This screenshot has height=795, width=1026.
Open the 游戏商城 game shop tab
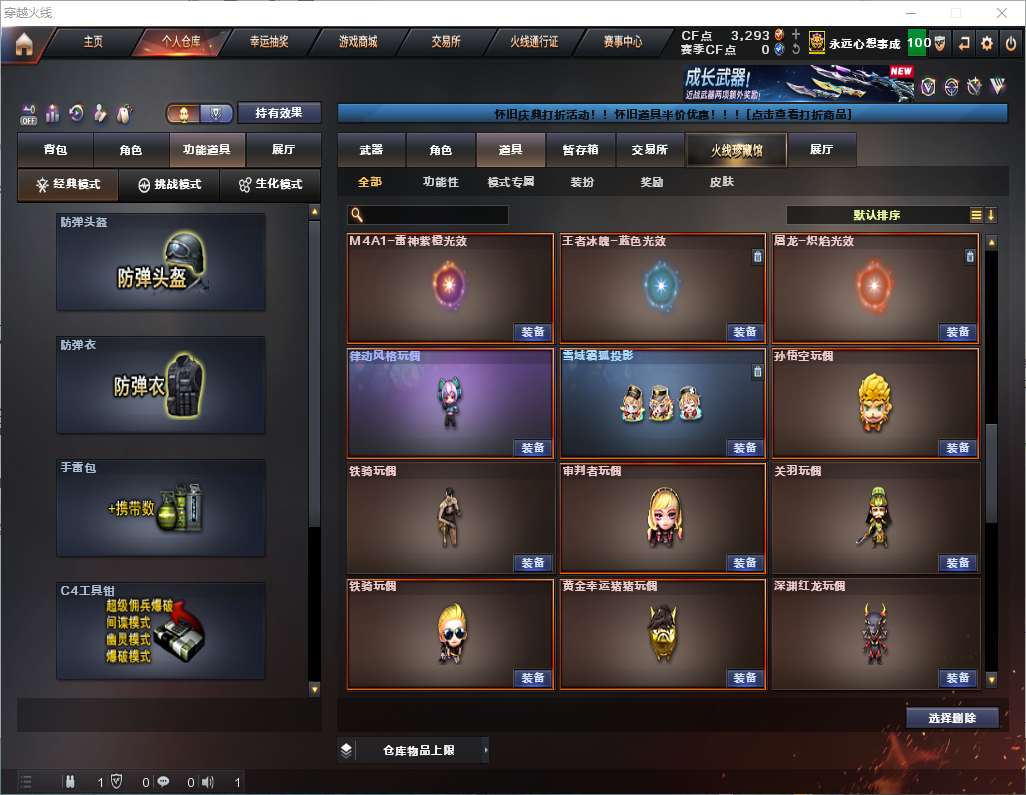coord(357,42)
